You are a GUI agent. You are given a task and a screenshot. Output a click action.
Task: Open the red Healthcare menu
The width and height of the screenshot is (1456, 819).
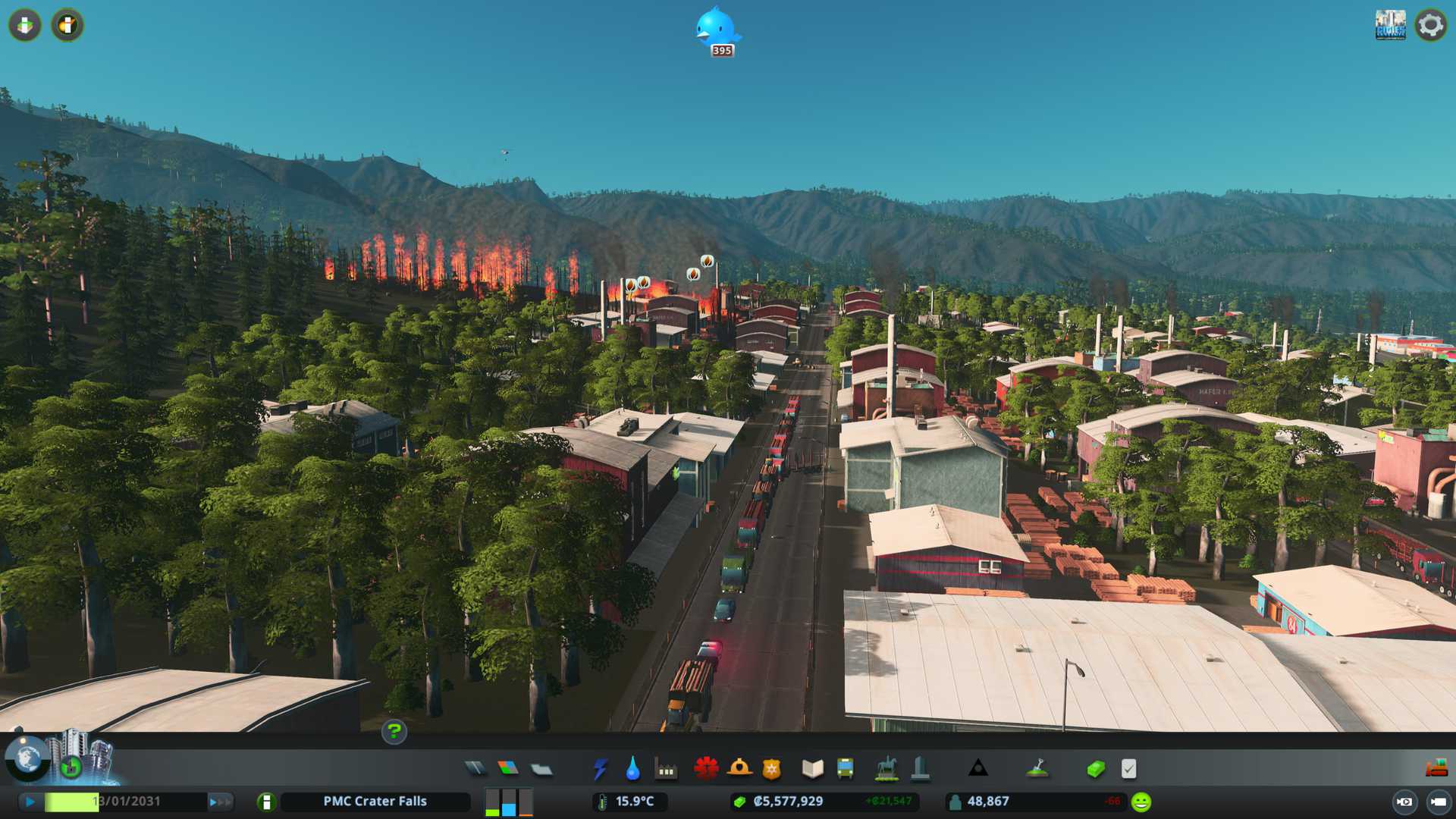[706, 769]
